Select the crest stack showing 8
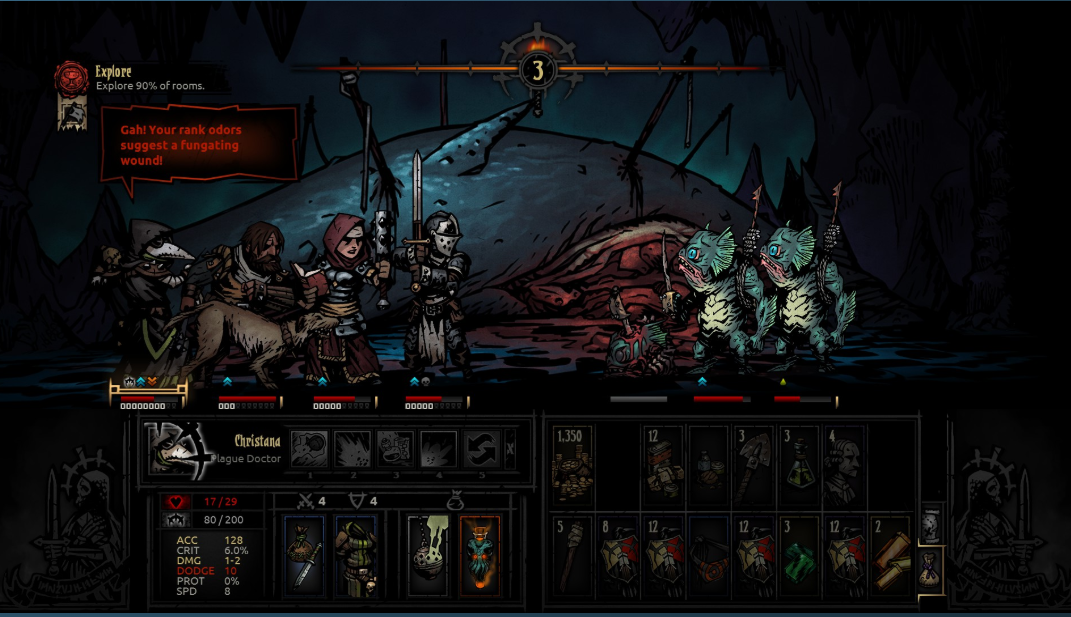 [x=618, y=556]
